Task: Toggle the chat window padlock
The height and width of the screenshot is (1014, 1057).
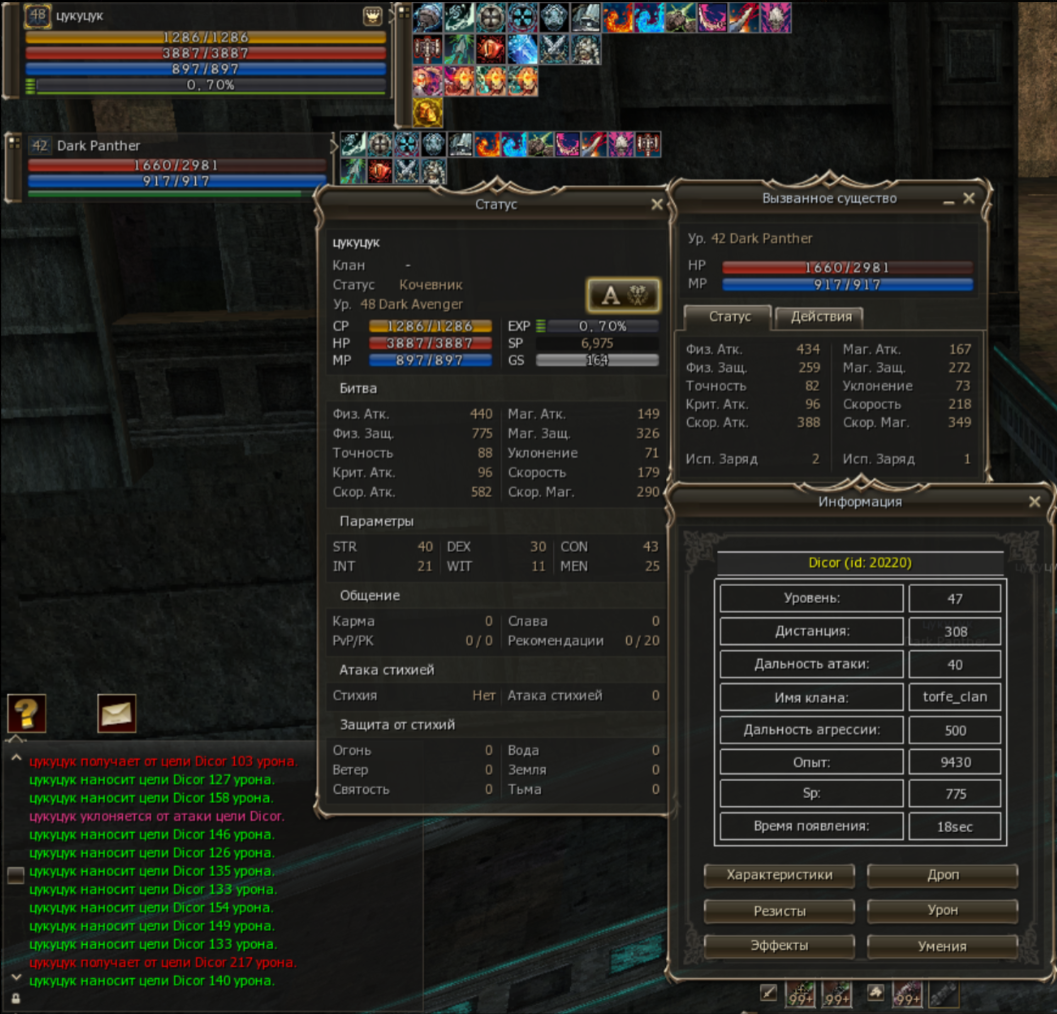Action: coord(15,999)
